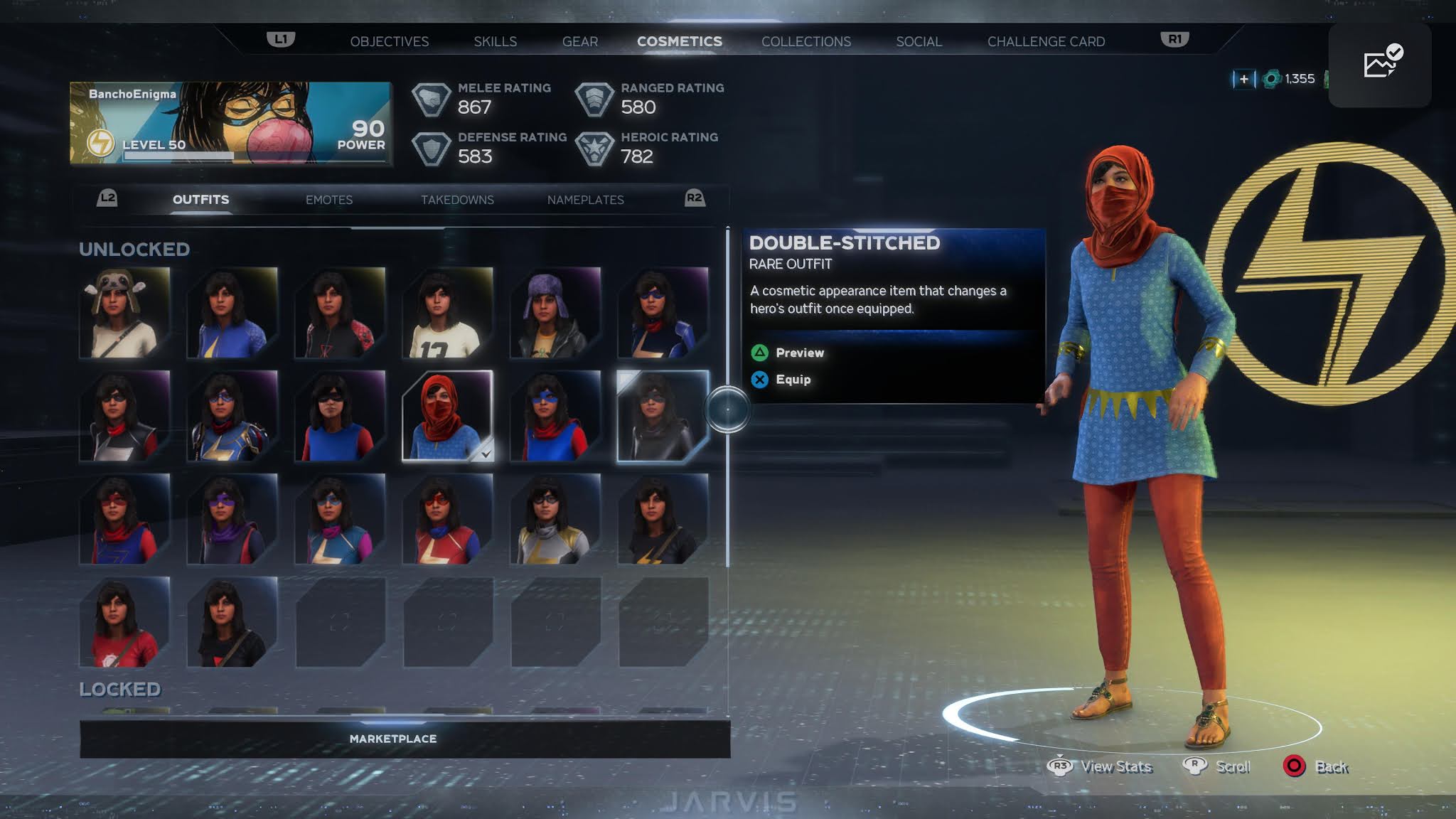
Task: Choose the purple trapper hat outfit
Action: coord(555,313)
